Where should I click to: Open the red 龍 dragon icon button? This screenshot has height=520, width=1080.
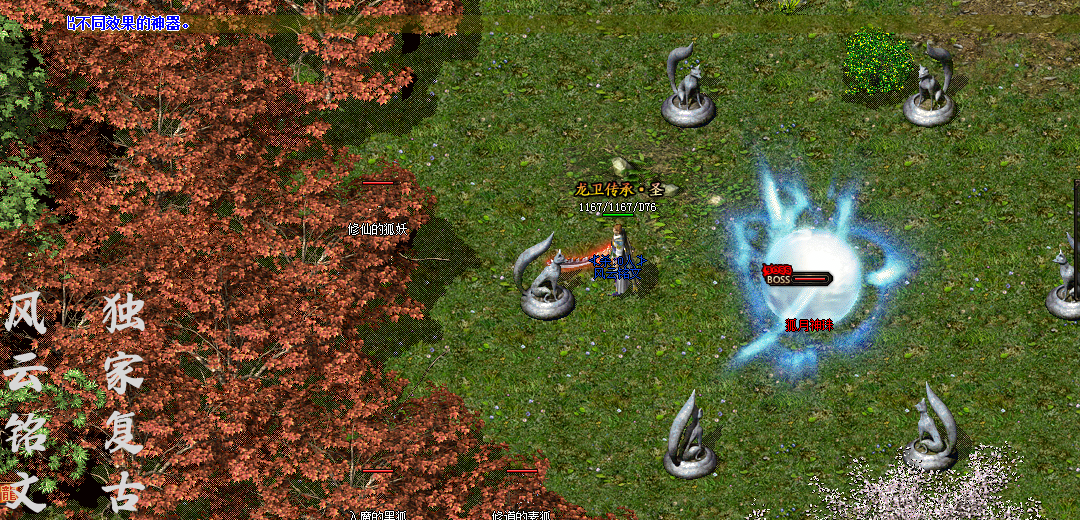coord(6,492)
